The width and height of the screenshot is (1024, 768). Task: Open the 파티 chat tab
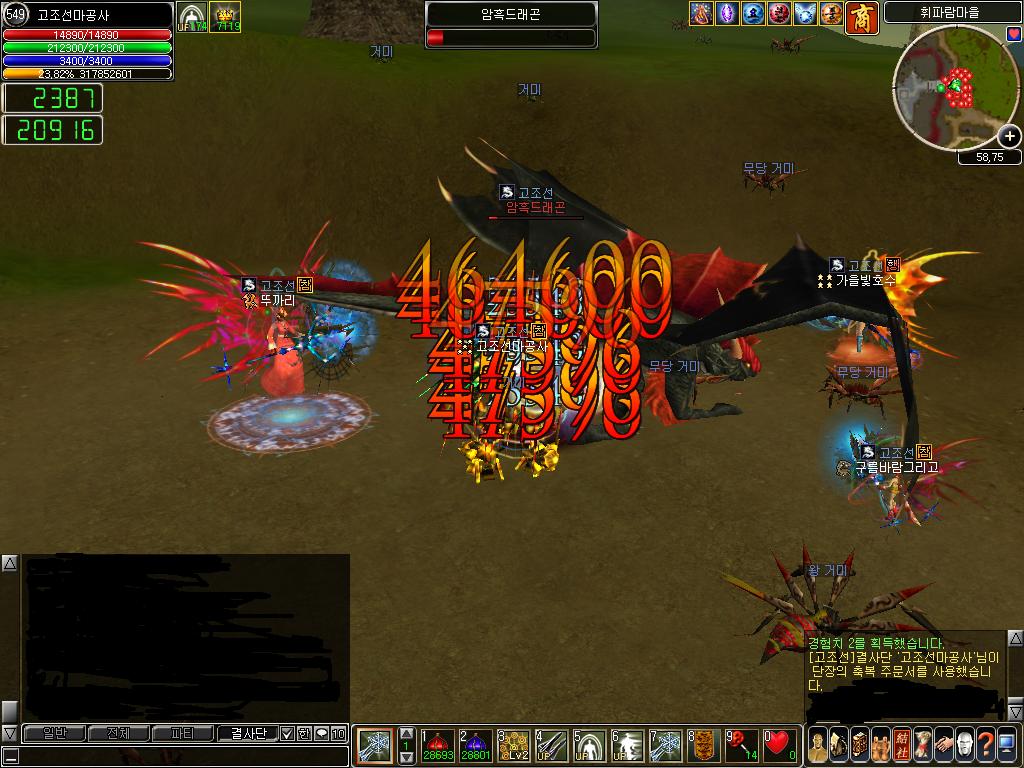pos(183,734)
